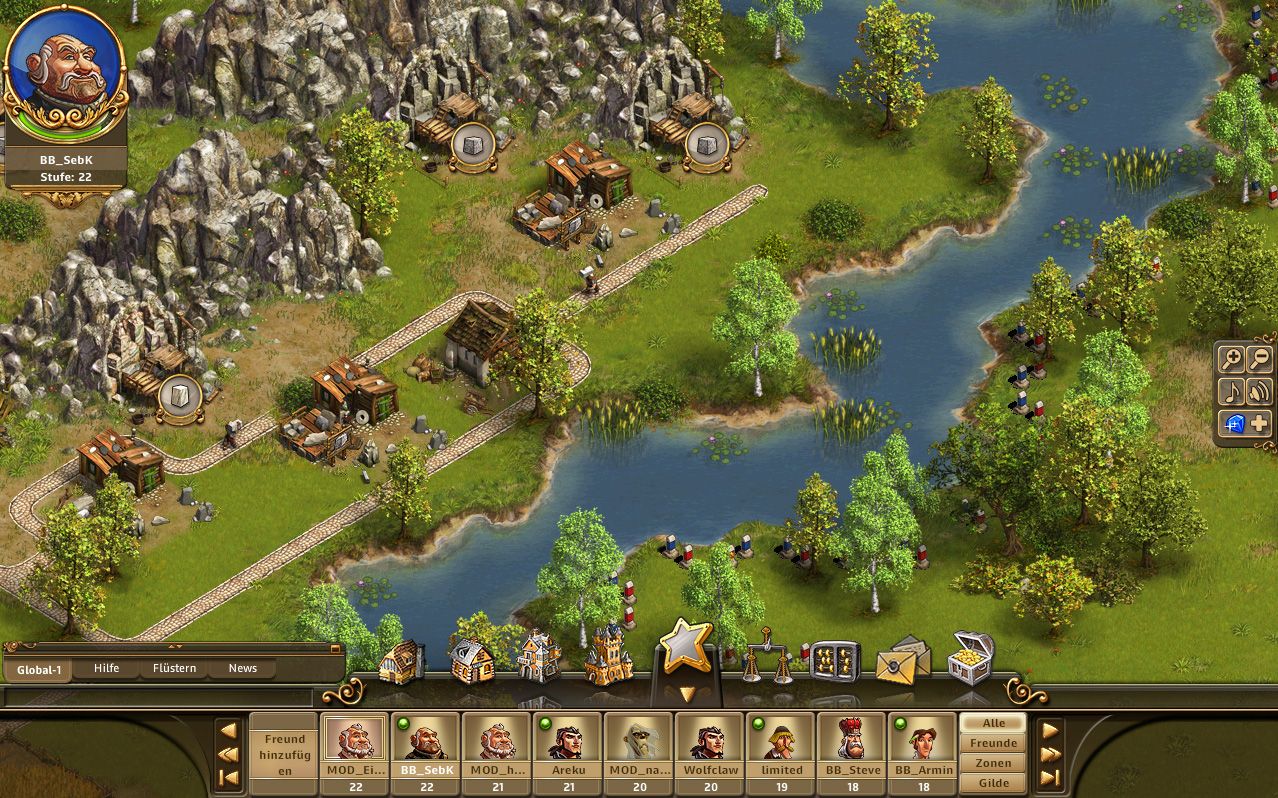Click the chat text input field

coord(160,696)
